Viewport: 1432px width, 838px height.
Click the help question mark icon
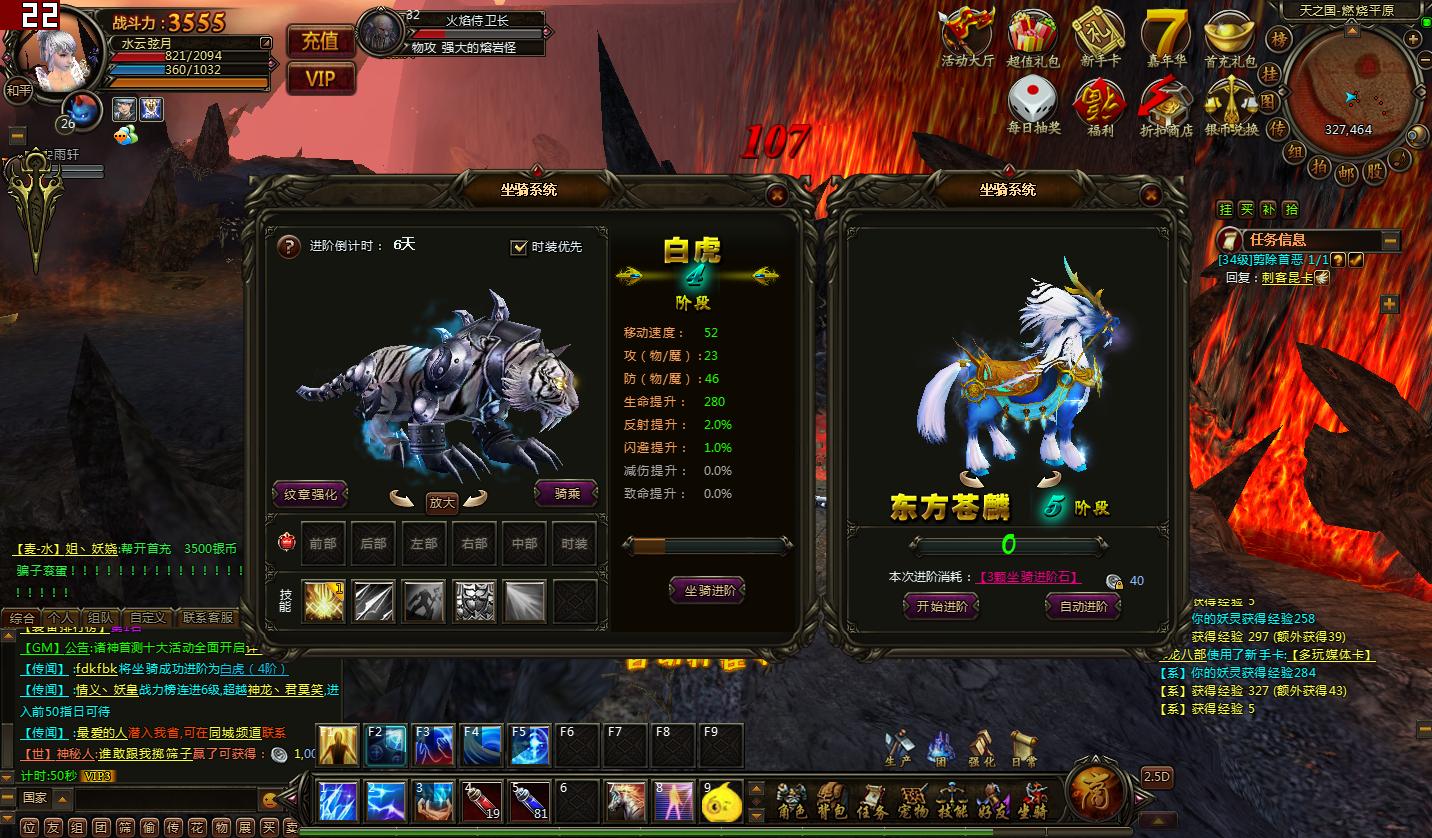click(289, 246)
